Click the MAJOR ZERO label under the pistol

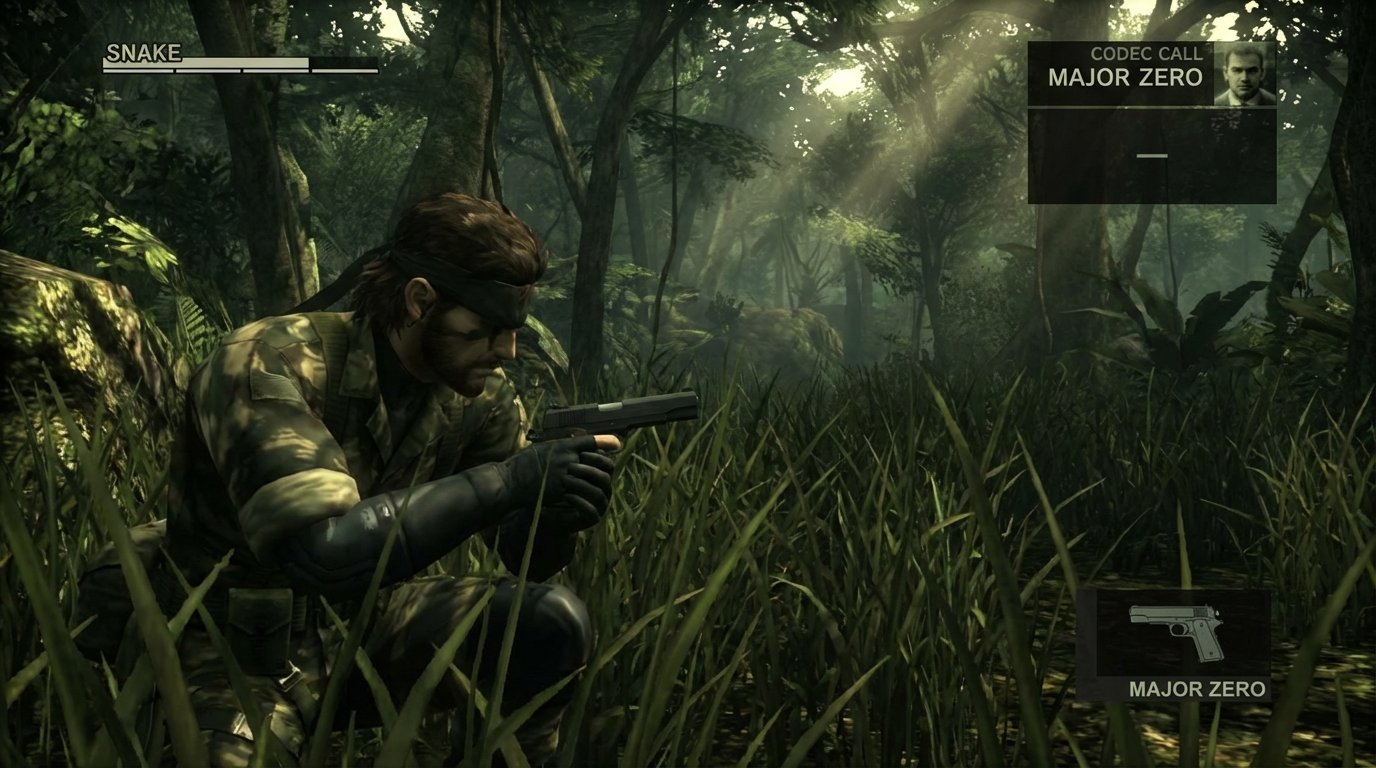pyautogui.click(x=1196, y=689)
